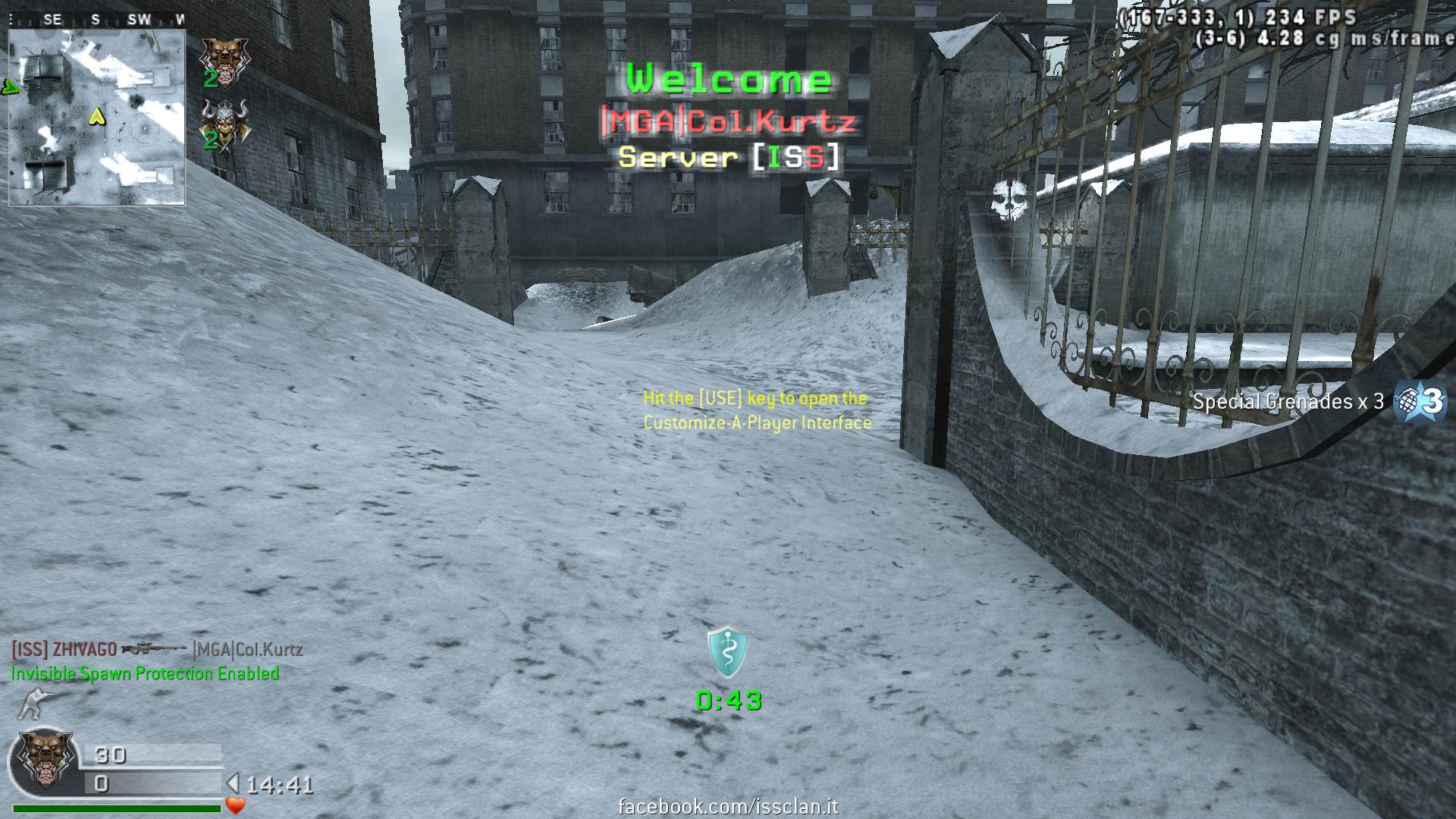Click the sniper rifle icon in killfeed

point(154,649)
